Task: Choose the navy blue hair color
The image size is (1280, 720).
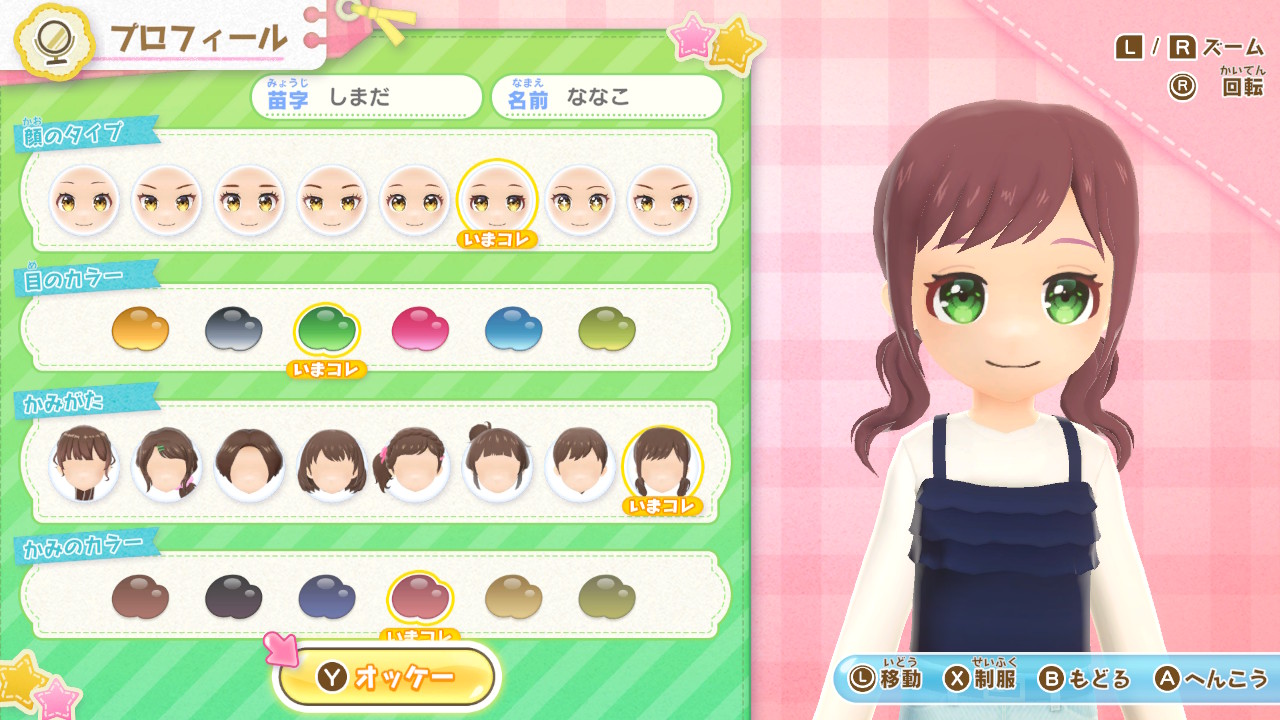Action: tap(327, 597)
